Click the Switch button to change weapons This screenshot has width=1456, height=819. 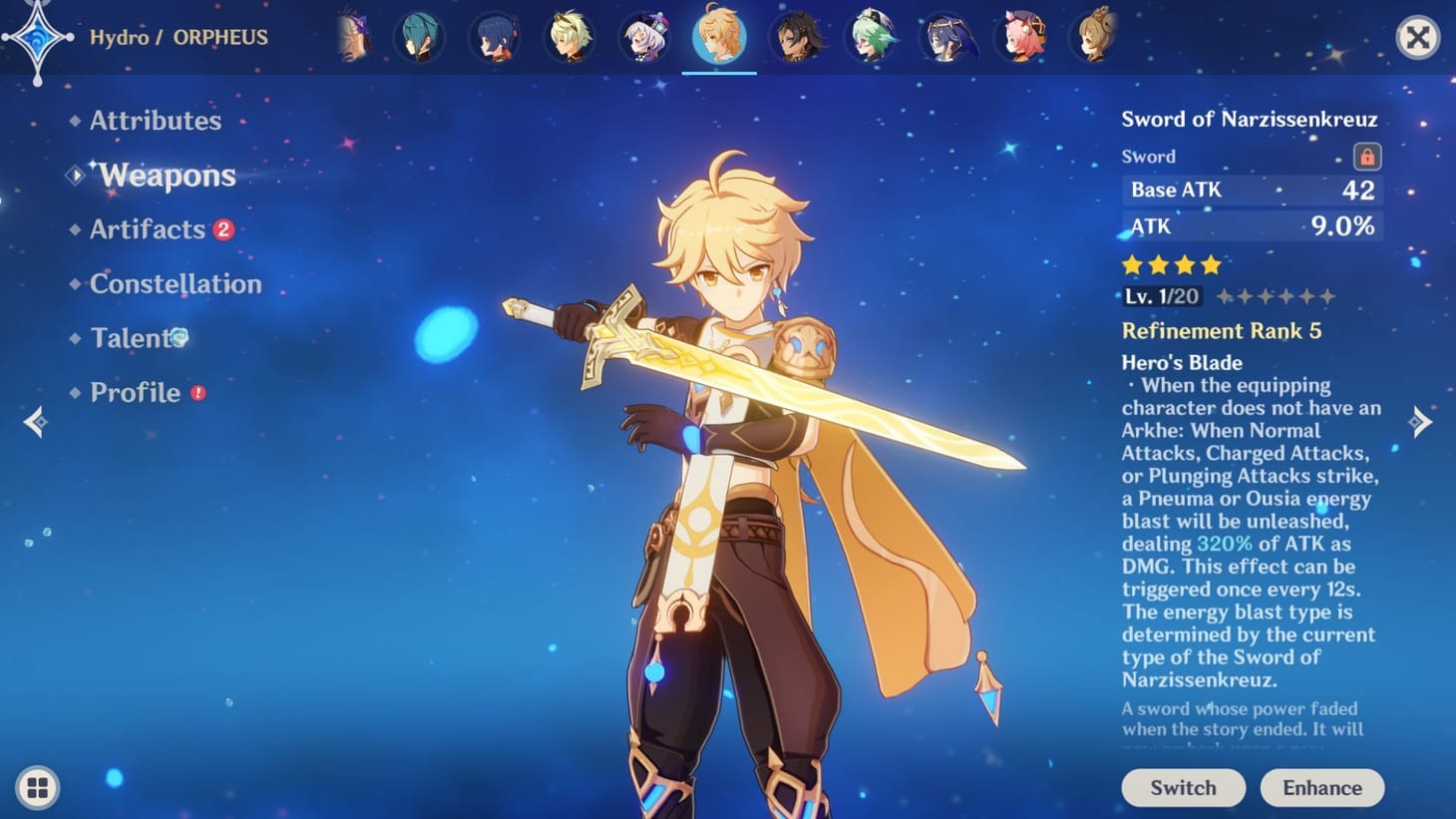(x=1183, y=787)
